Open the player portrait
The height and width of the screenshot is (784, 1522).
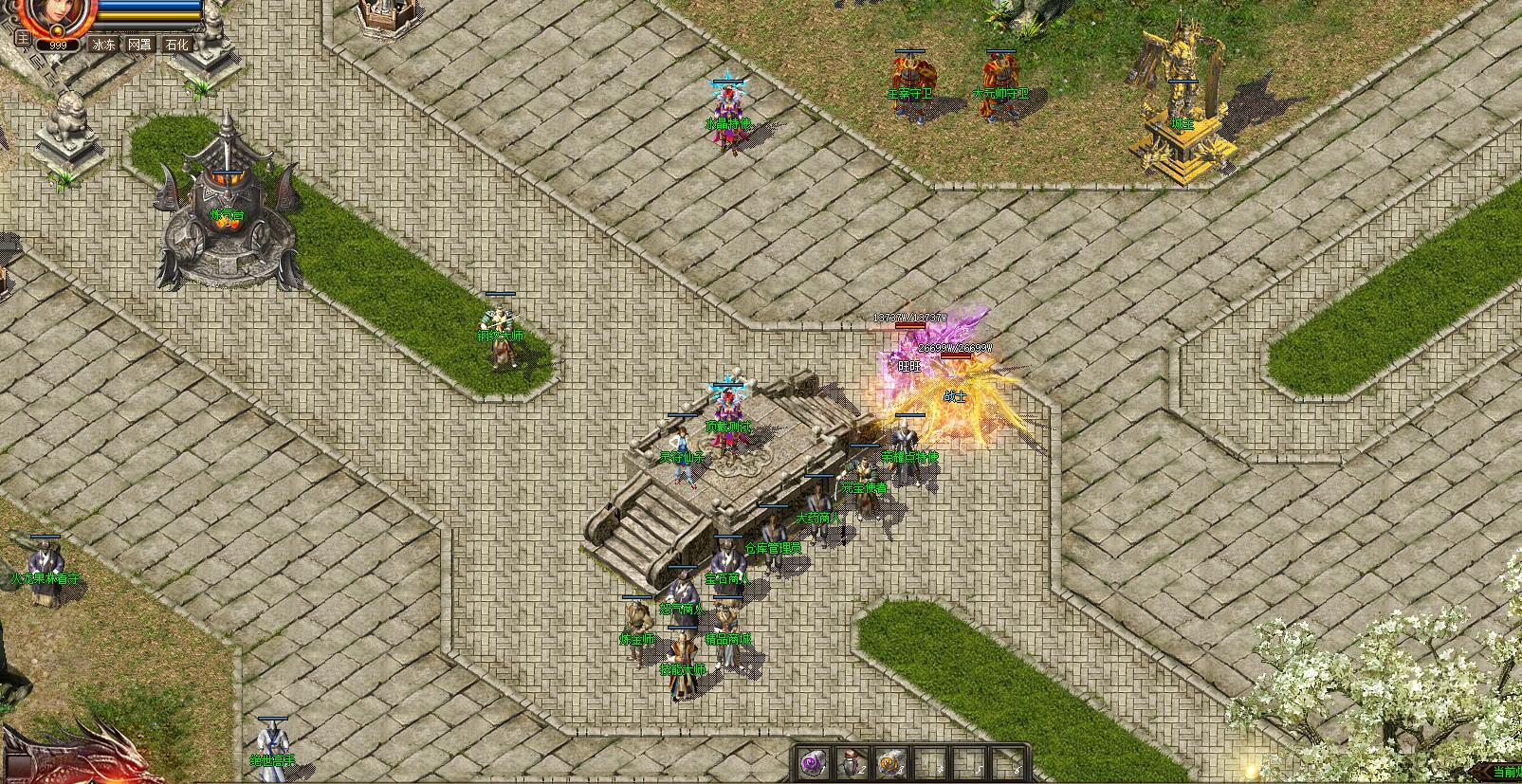click(x=59, y=13)
